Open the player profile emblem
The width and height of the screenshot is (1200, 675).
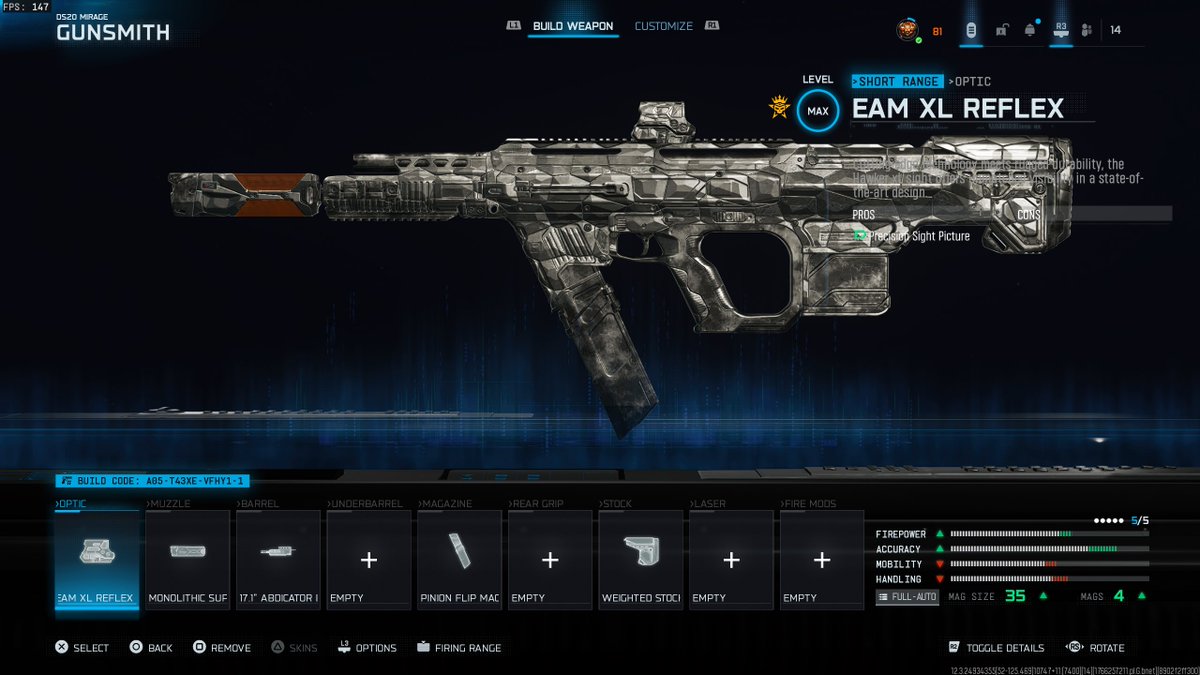[907, 30]
